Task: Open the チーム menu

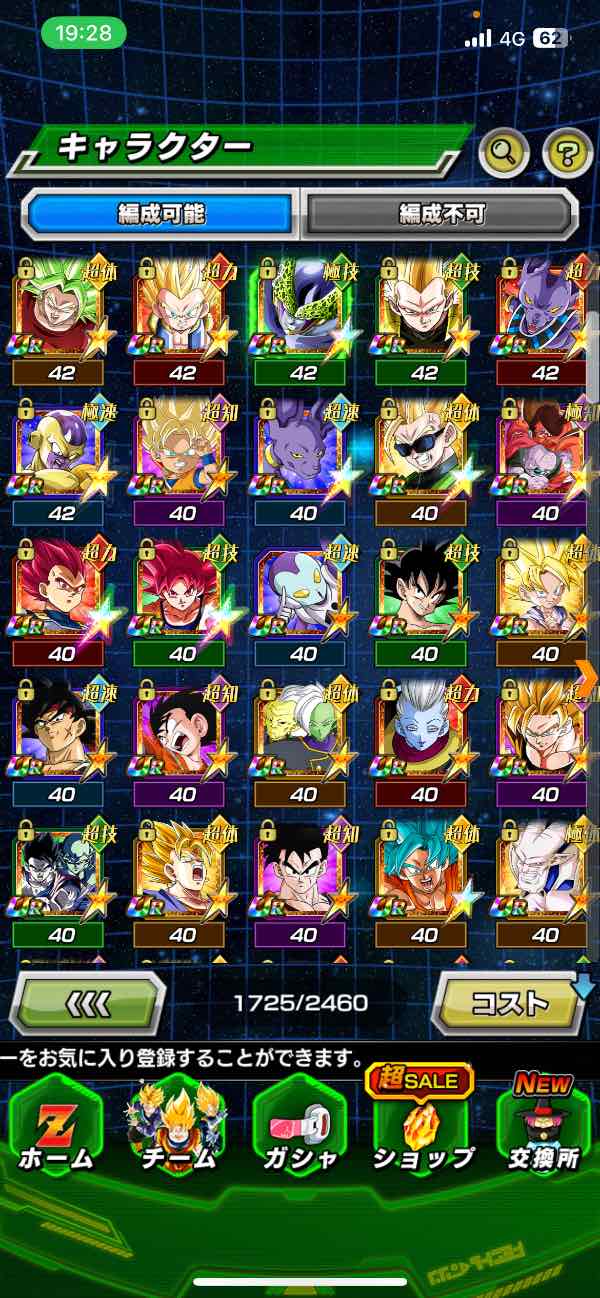Action: [x=176, y=1125]
